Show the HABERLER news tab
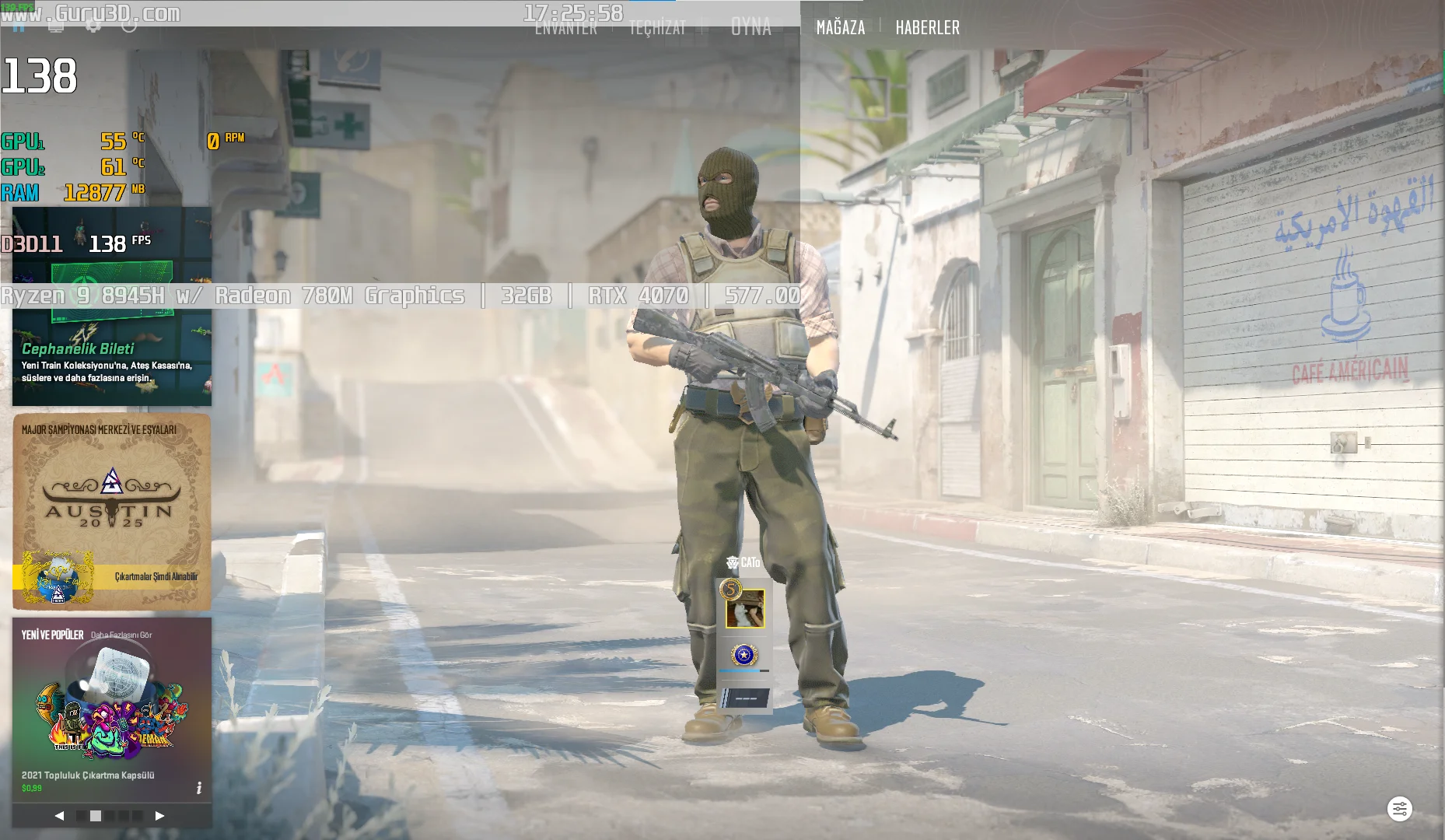1445x840 pixels. point(927,28)
